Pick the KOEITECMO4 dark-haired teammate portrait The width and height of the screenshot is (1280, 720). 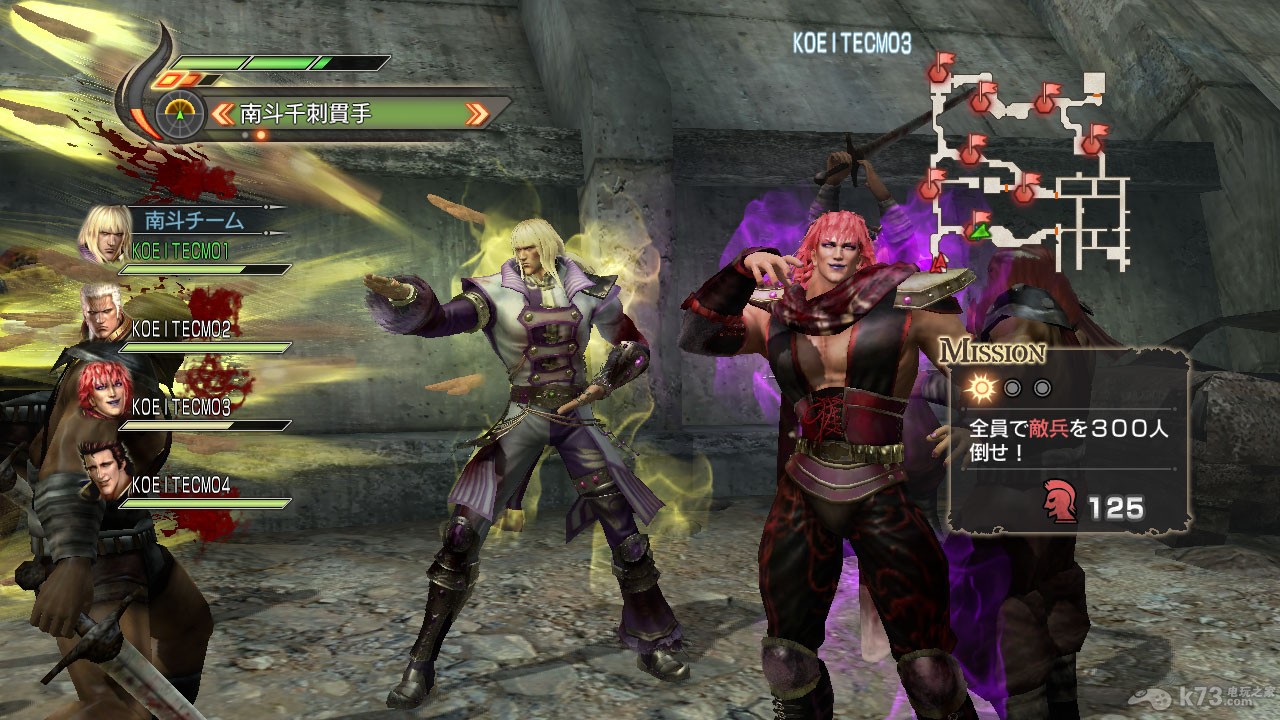tap(104, 470)
